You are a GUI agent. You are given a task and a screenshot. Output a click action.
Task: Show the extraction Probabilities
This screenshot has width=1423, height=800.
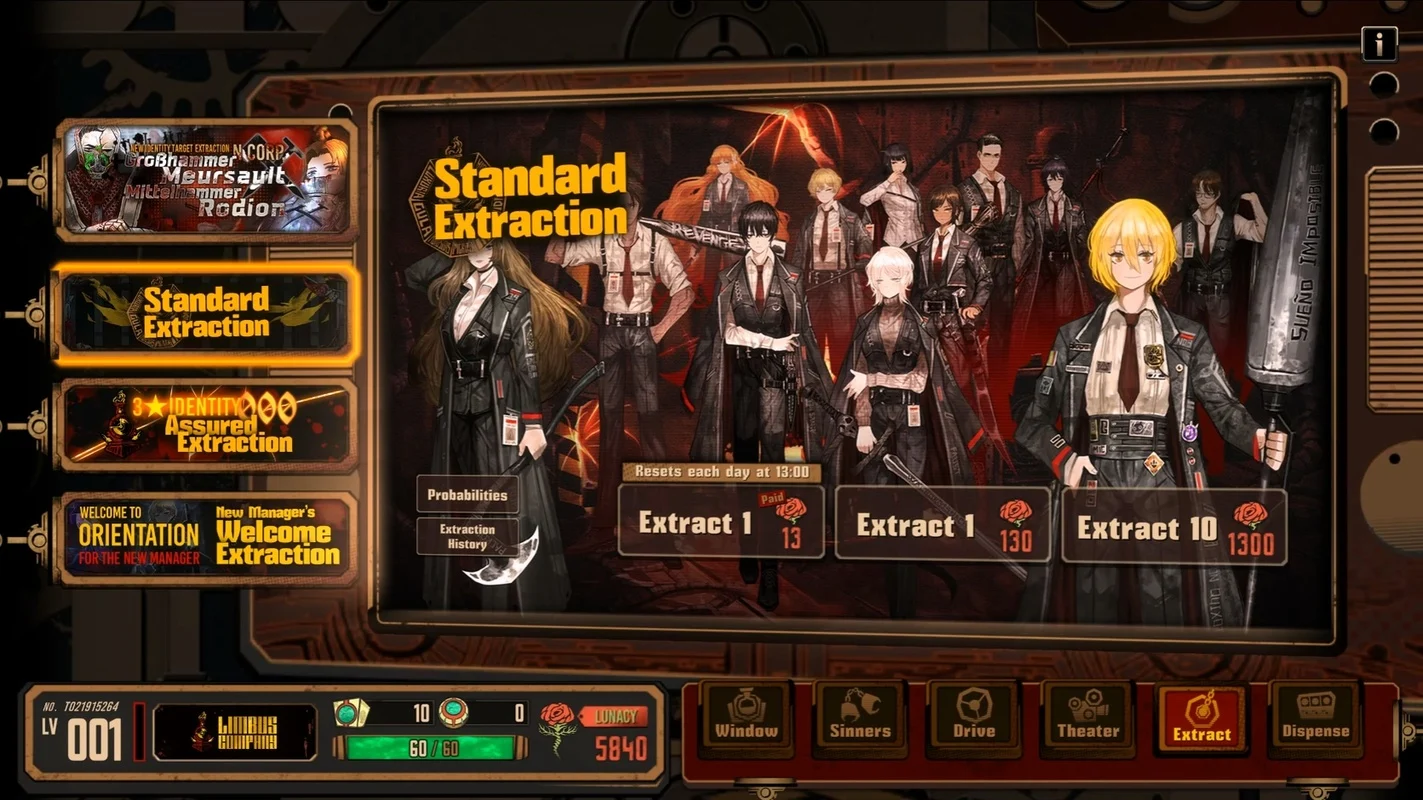tap(467, 495)
